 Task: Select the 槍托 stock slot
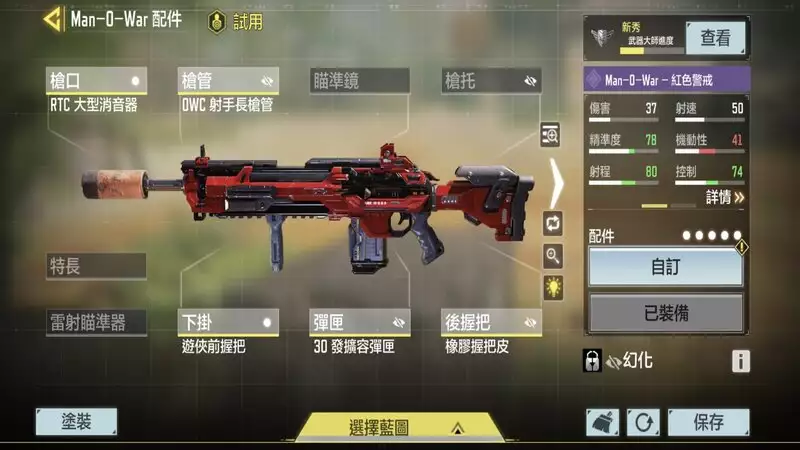(x=491, y=81)
